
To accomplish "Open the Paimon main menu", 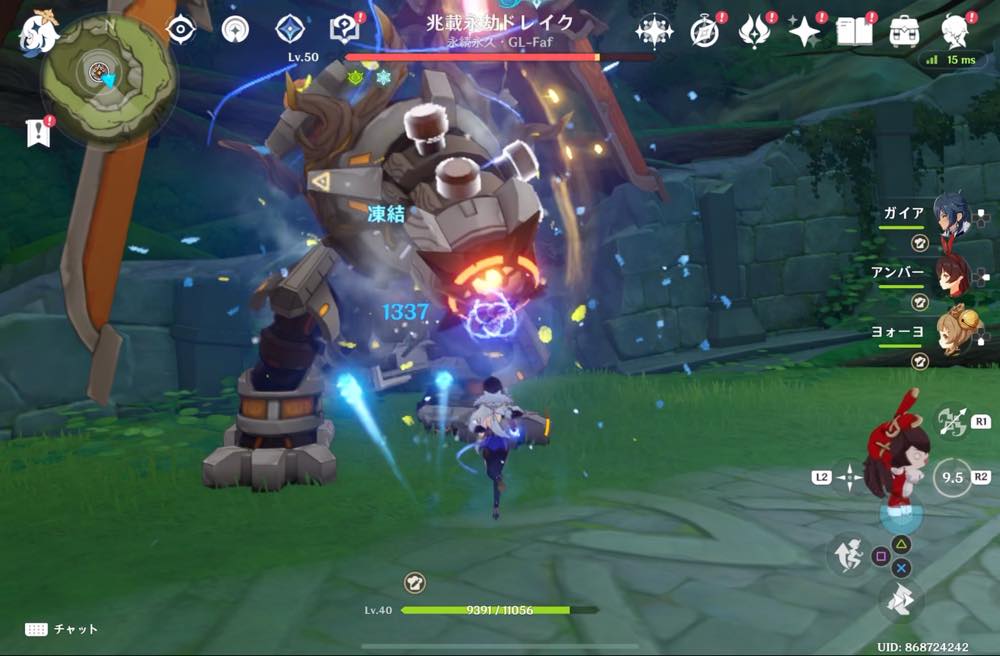I will [x=39, y=31].
